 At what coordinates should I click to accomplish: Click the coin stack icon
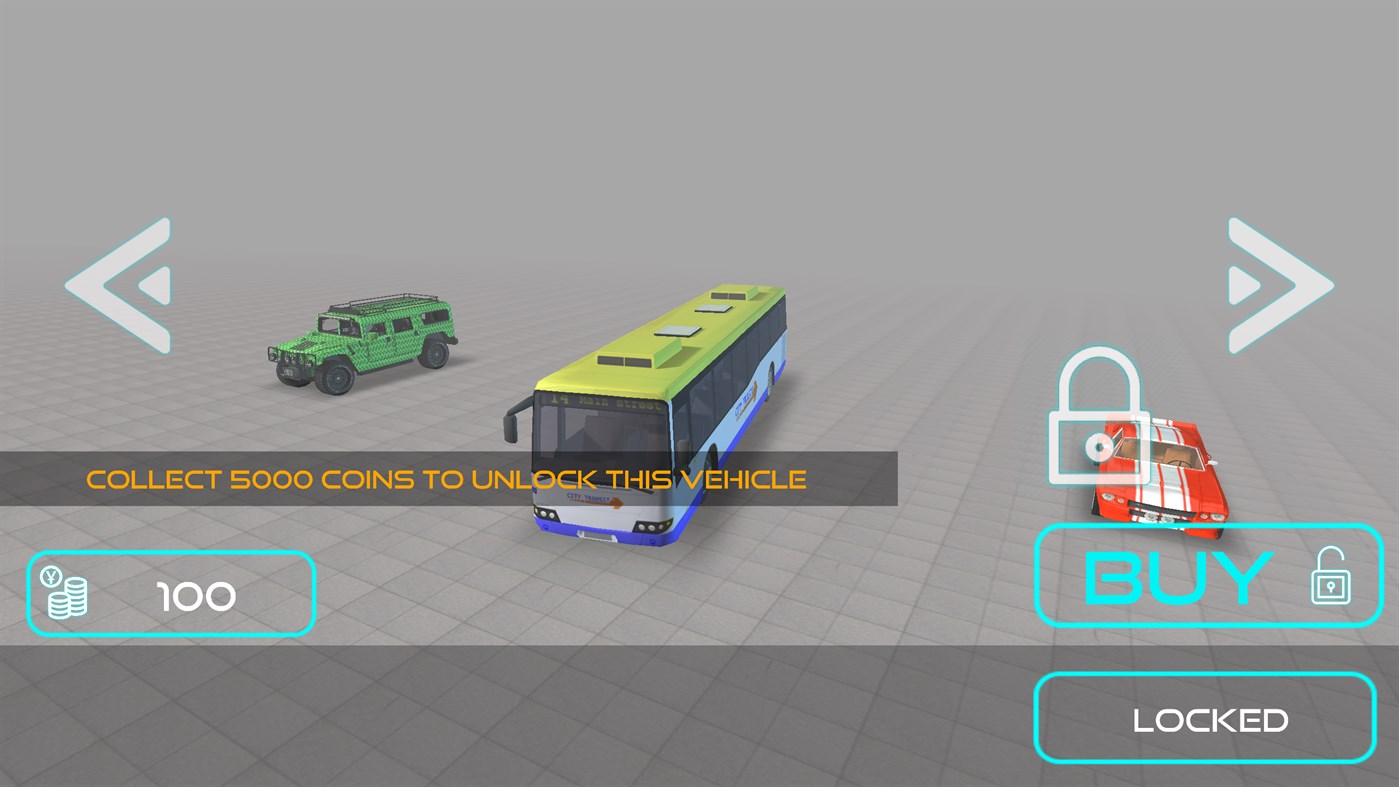(66, 597)
